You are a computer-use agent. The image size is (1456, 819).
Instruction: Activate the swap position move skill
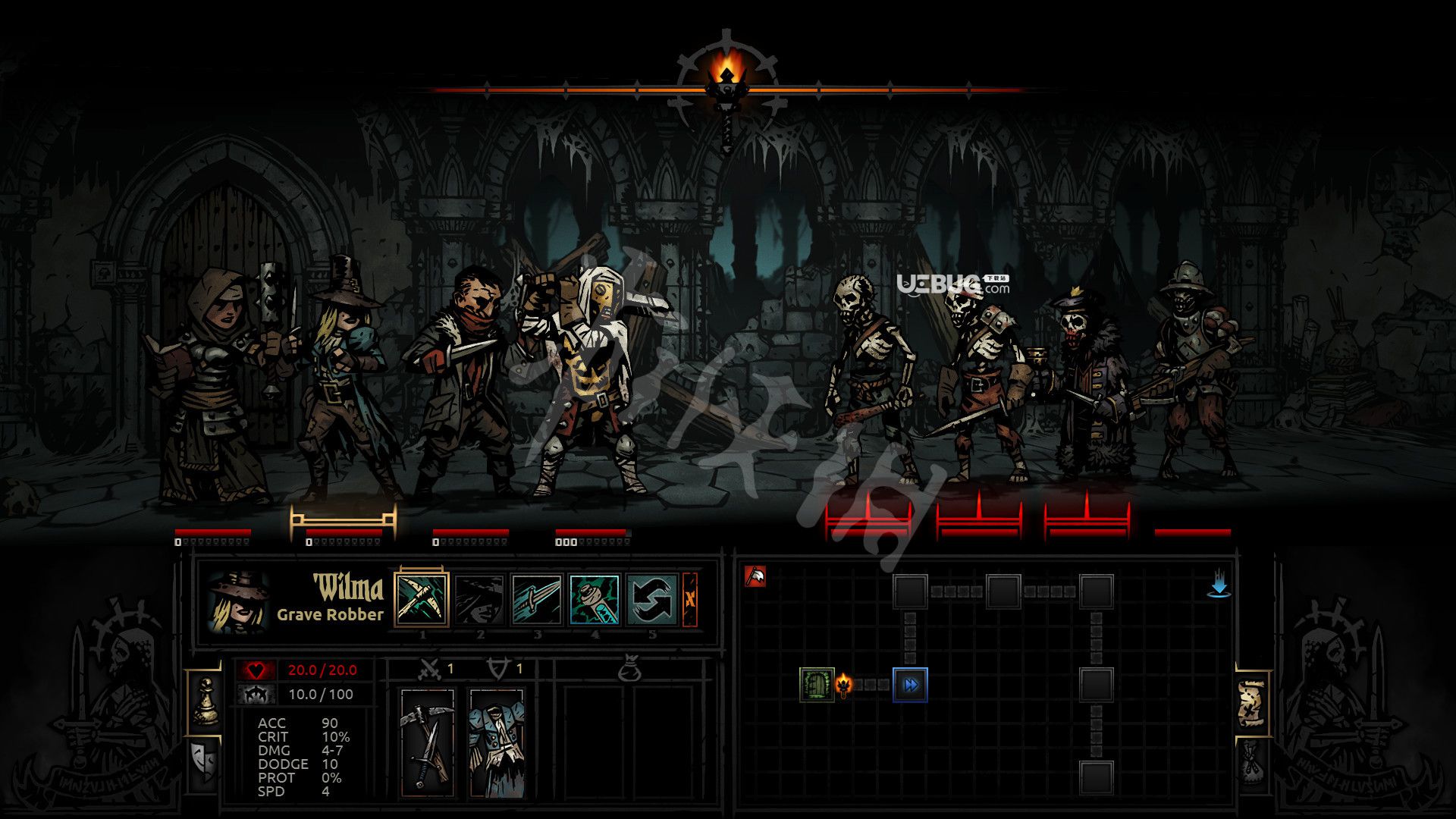pos(652,599)
